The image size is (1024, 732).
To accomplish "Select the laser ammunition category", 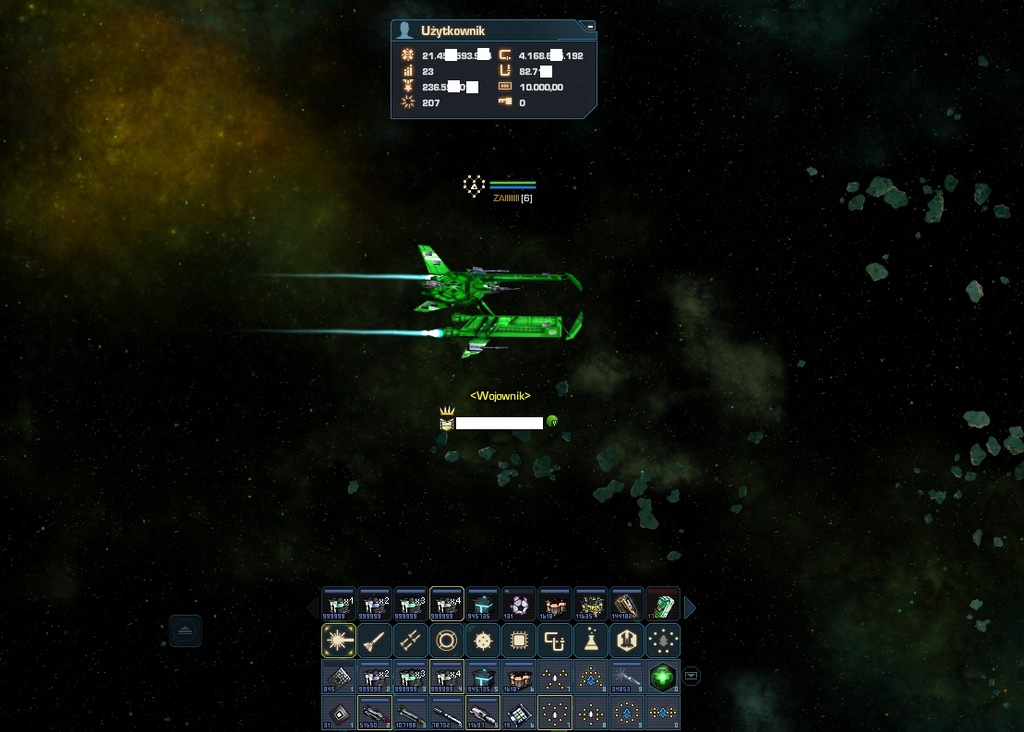I will click(337, 640).
